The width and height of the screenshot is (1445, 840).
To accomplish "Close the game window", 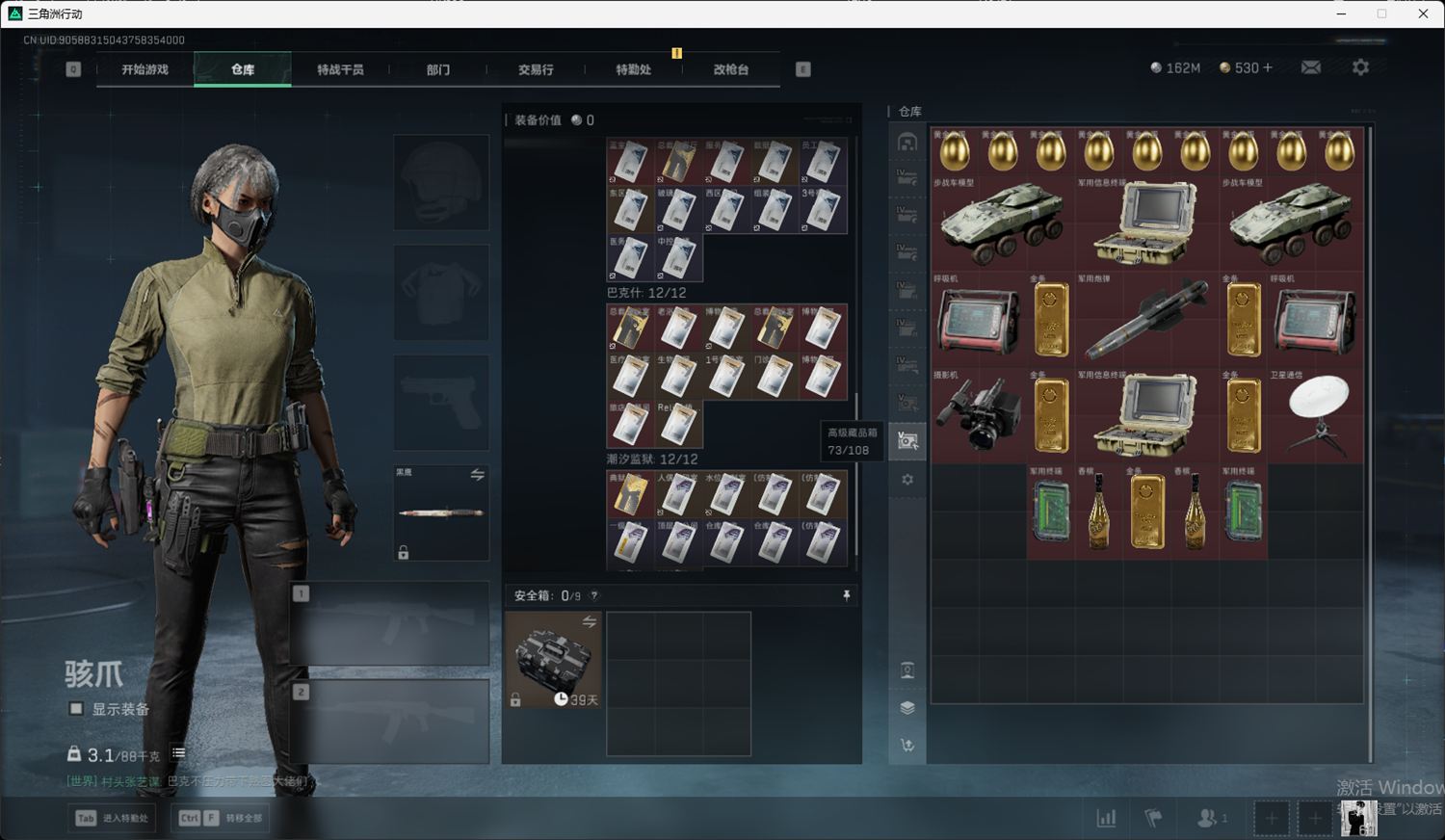I will [x=1423, y=13].
